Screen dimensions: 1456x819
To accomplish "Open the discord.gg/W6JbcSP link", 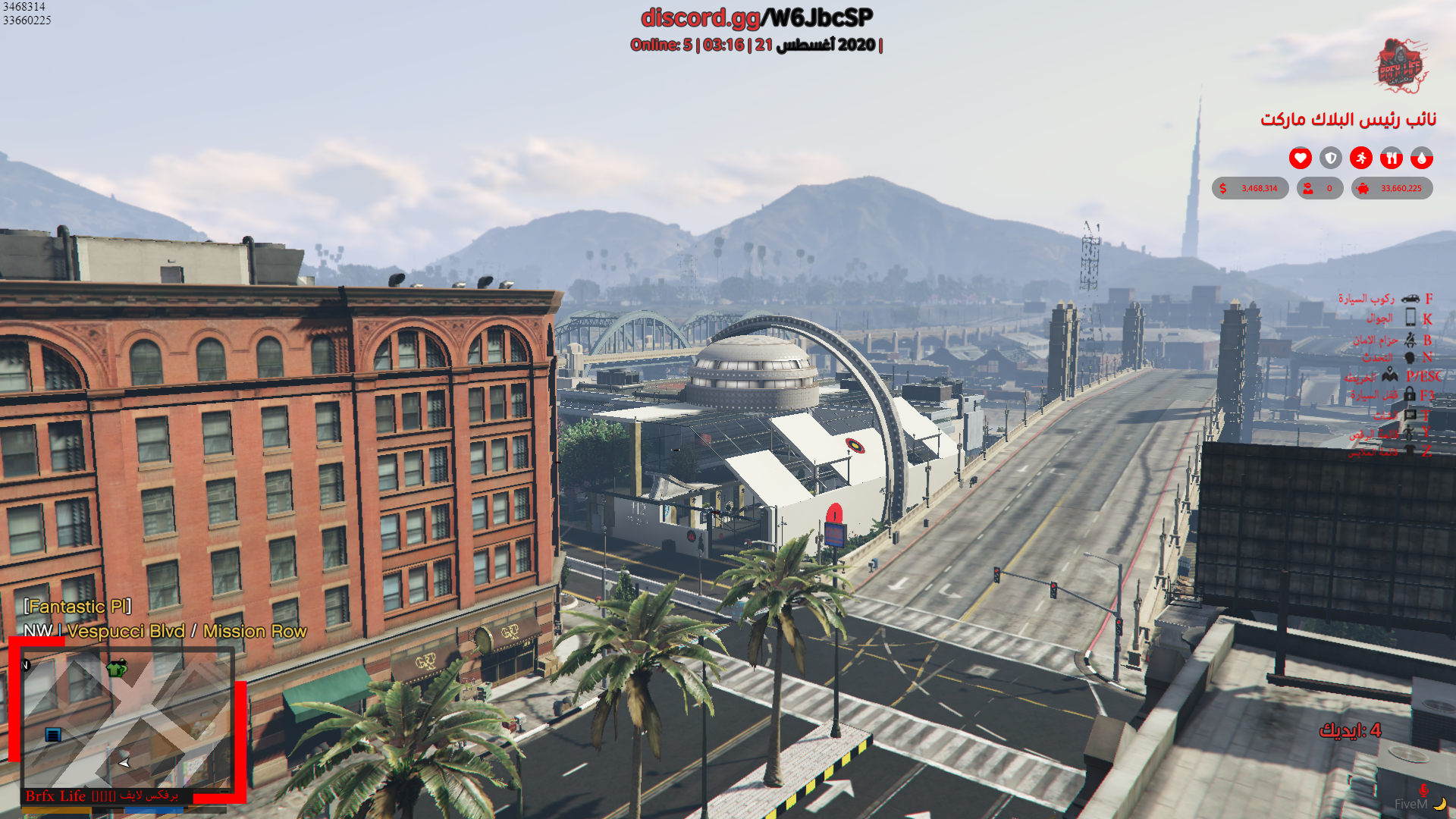I will click(x=757, y=17).
